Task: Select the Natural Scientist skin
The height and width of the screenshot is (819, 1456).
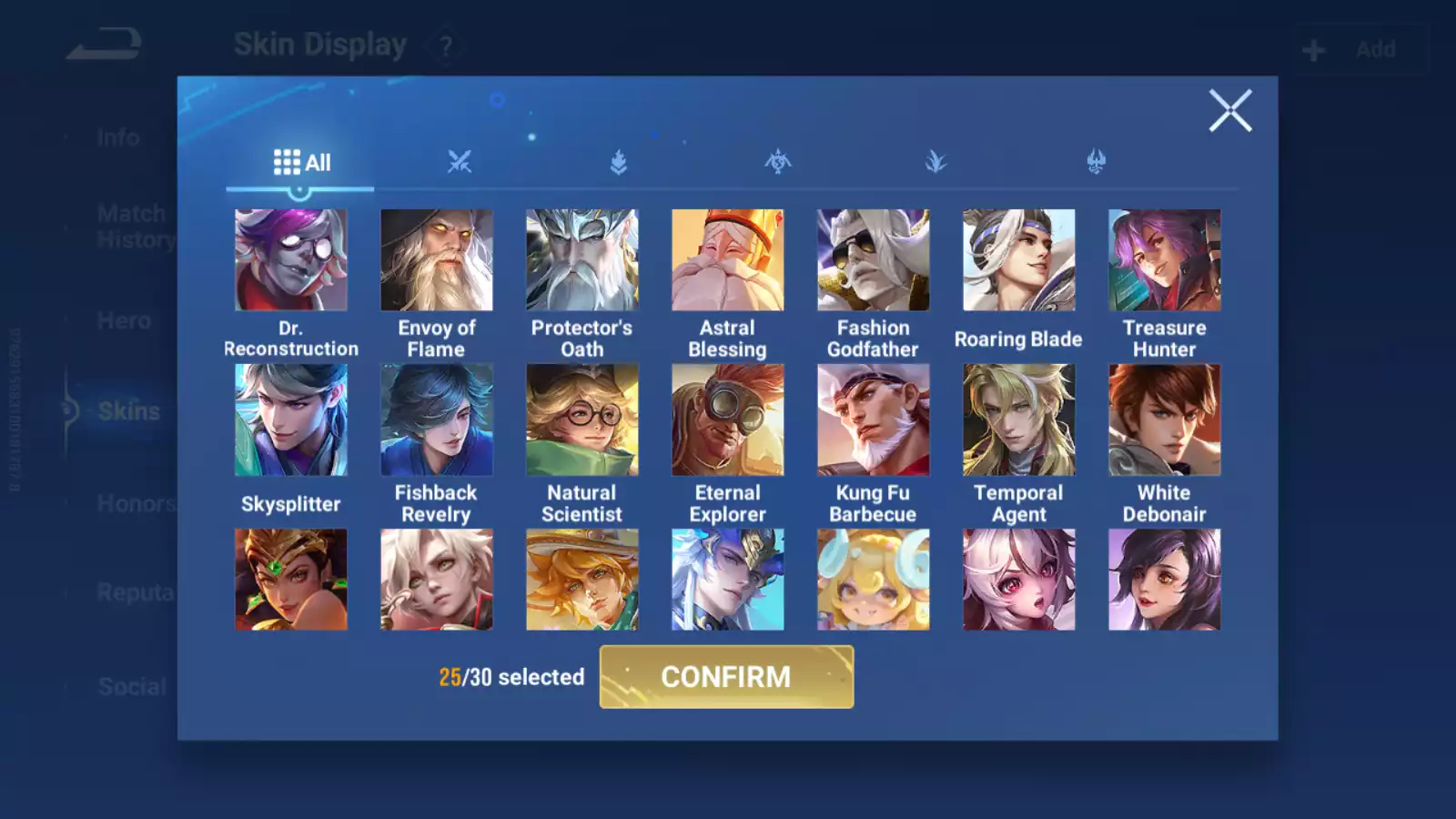Action: pyautogui.click(x=582, y=420)
